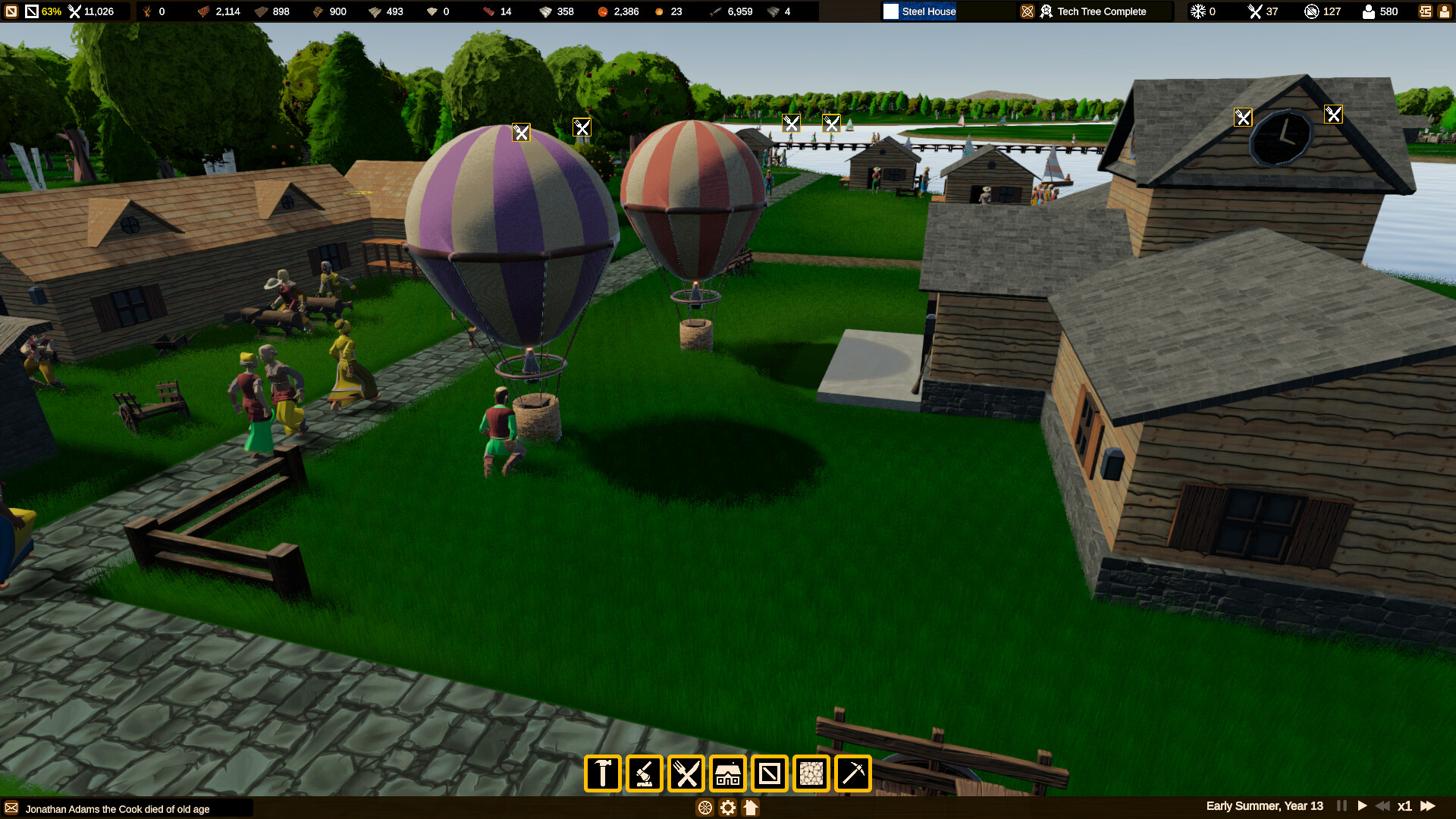Open the Jonathan Adams death notification message
1456x819 pixels.
click(114, 809)
